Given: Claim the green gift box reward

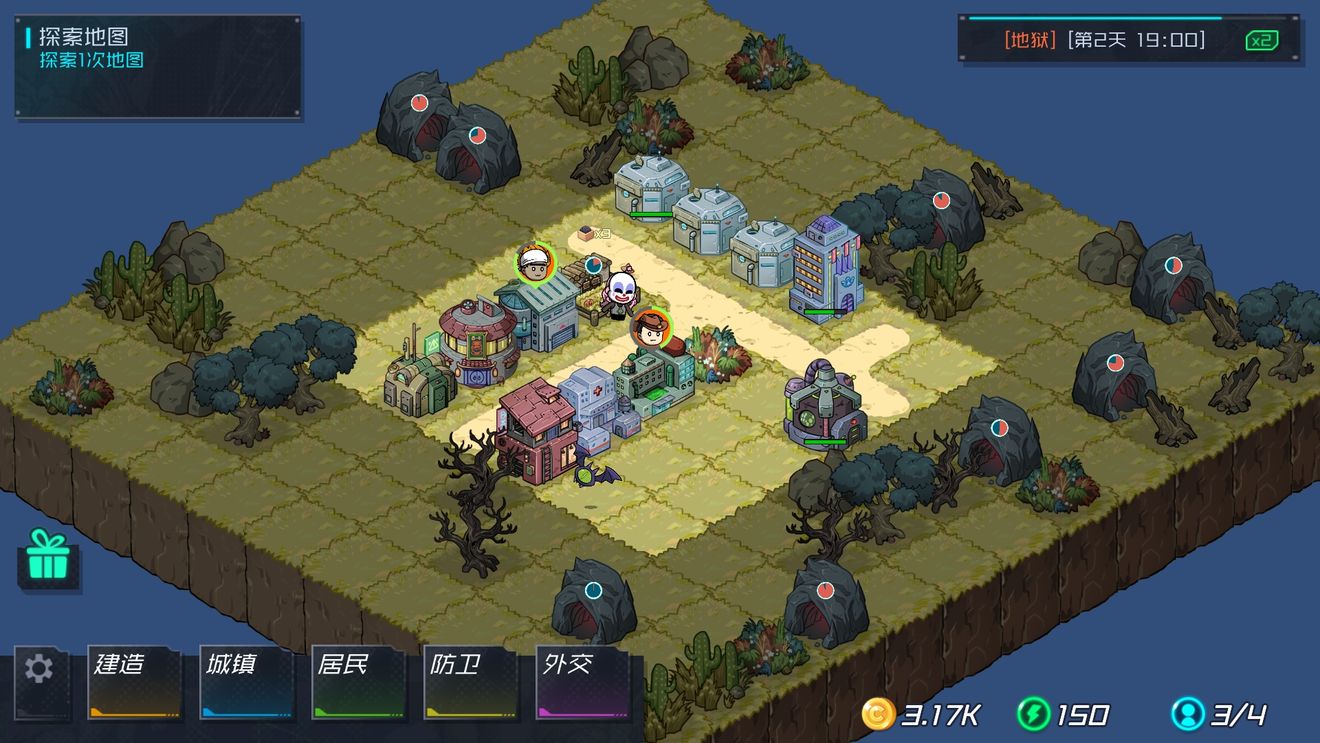Looking at the screenshot, I should pos(47,557).
